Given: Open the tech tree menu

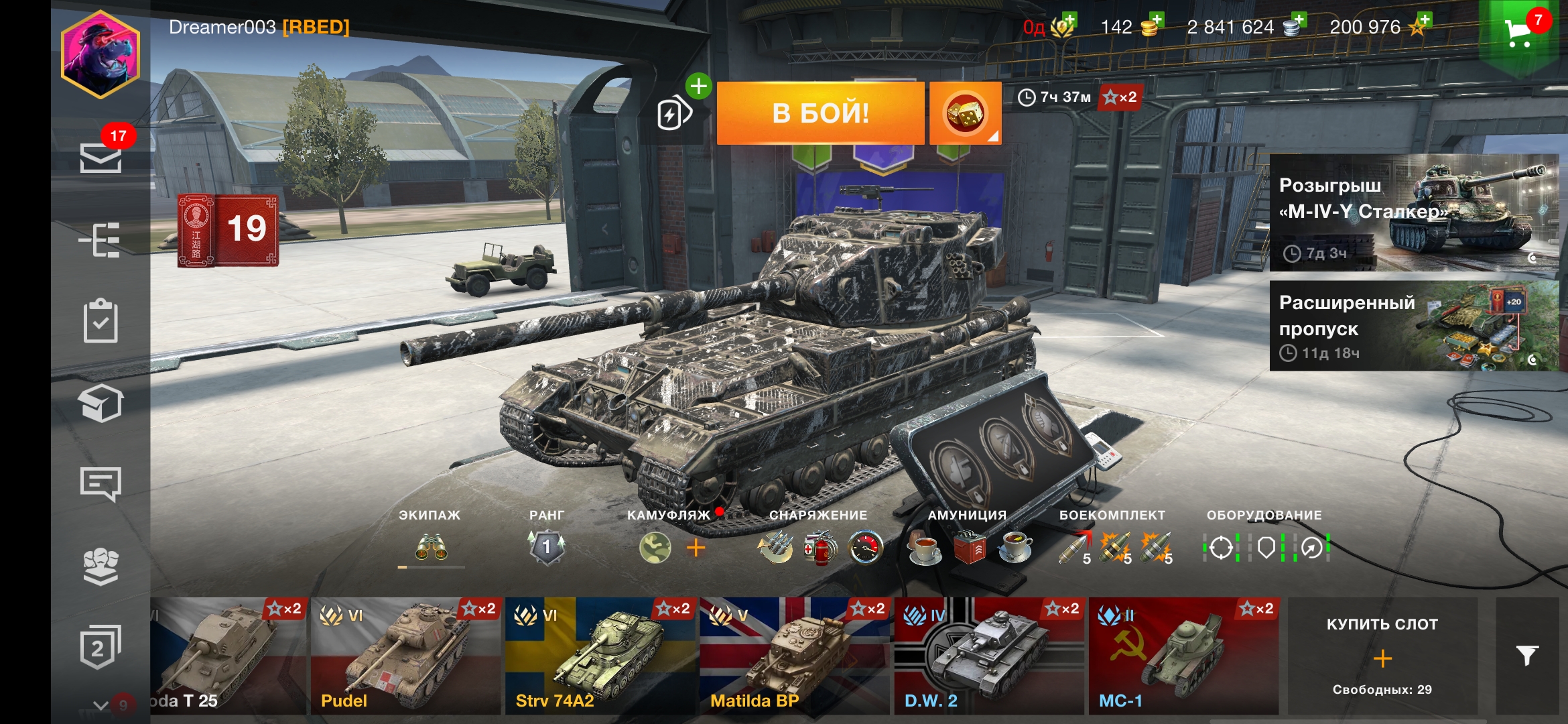Looking at the screenshot, I should pos(101,239).
